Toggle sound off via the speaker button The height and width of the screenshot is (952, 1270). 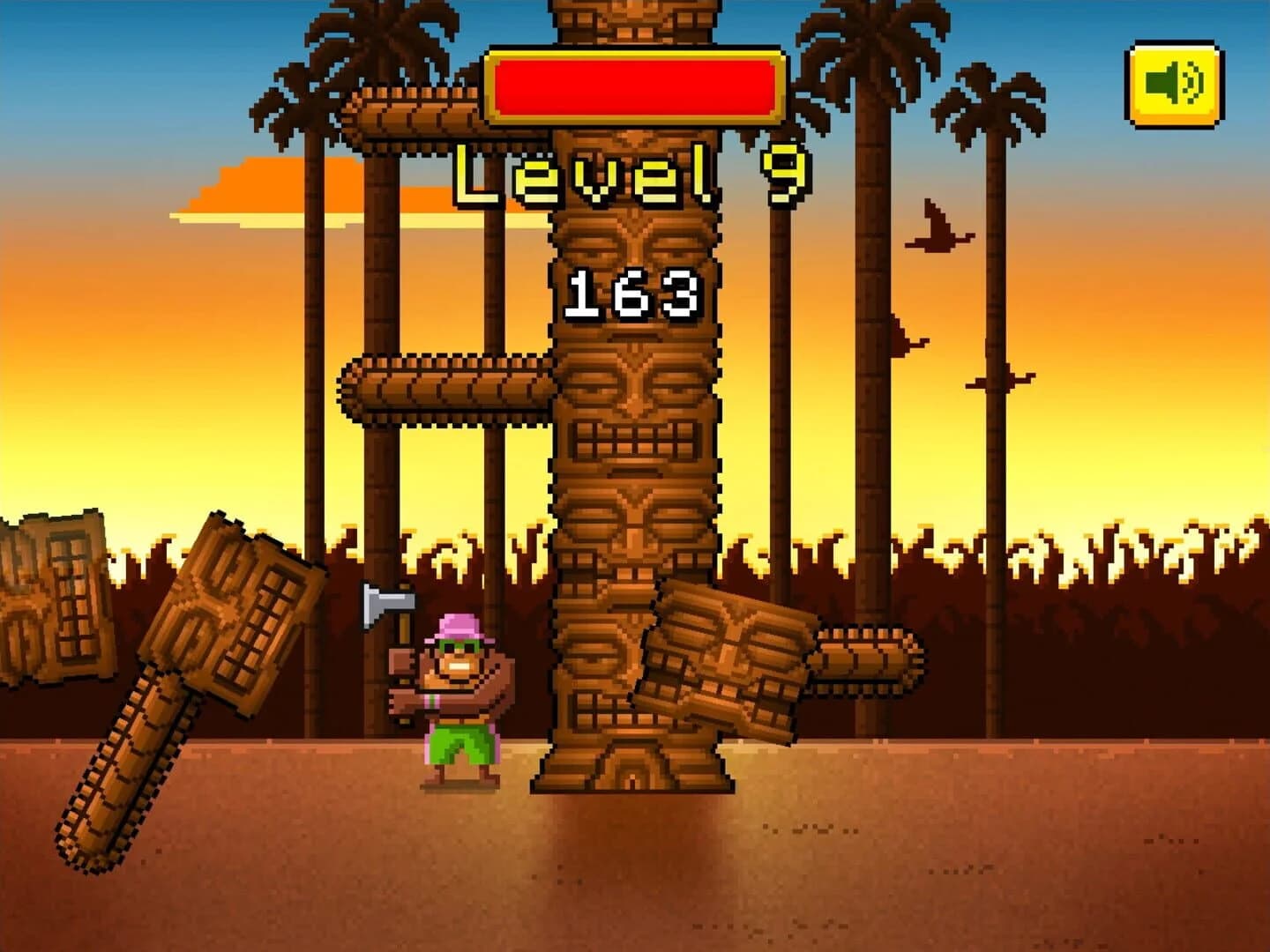[1173, 81]
